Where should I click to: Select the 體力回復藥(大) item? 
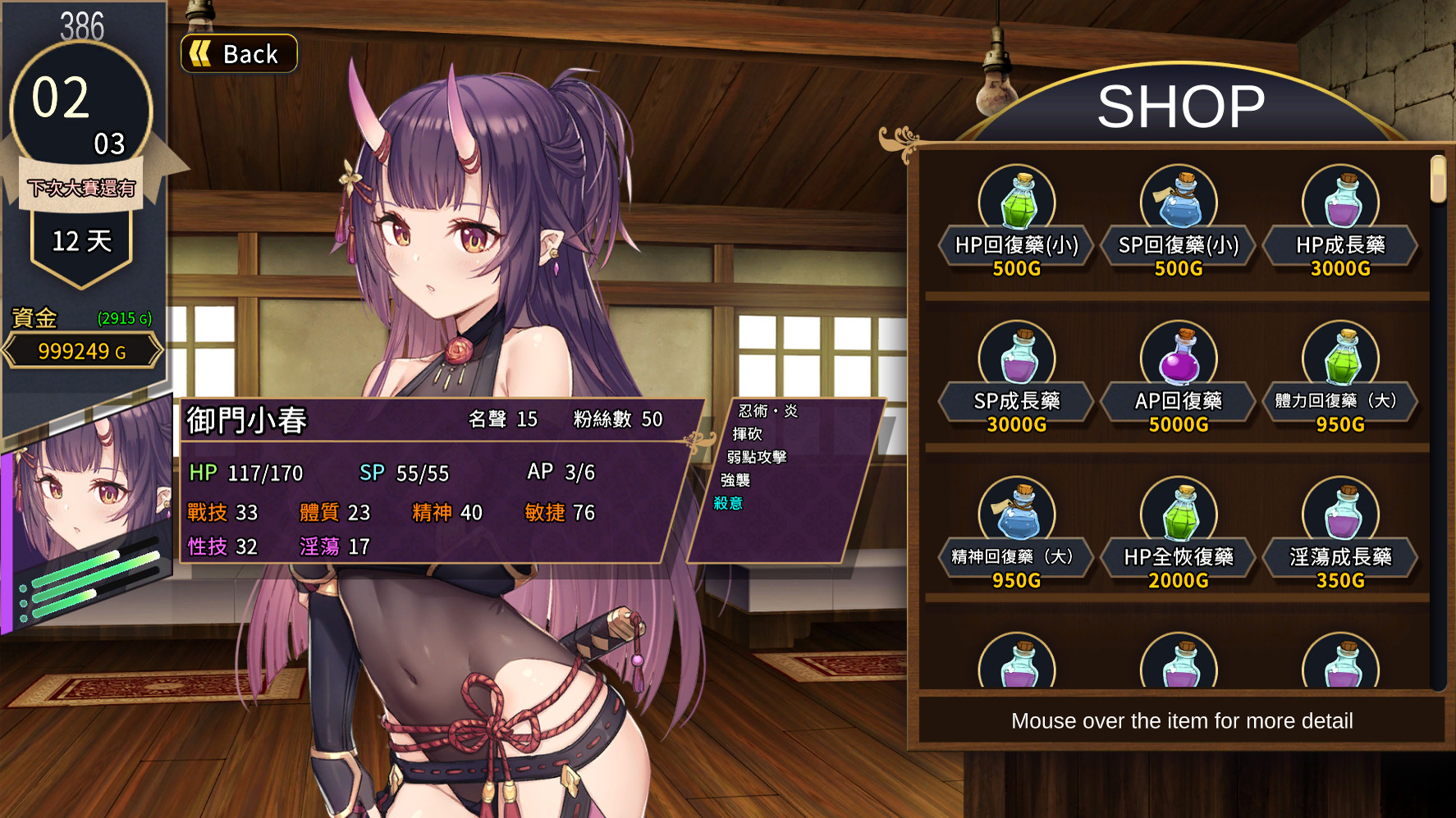(1339, 377)
